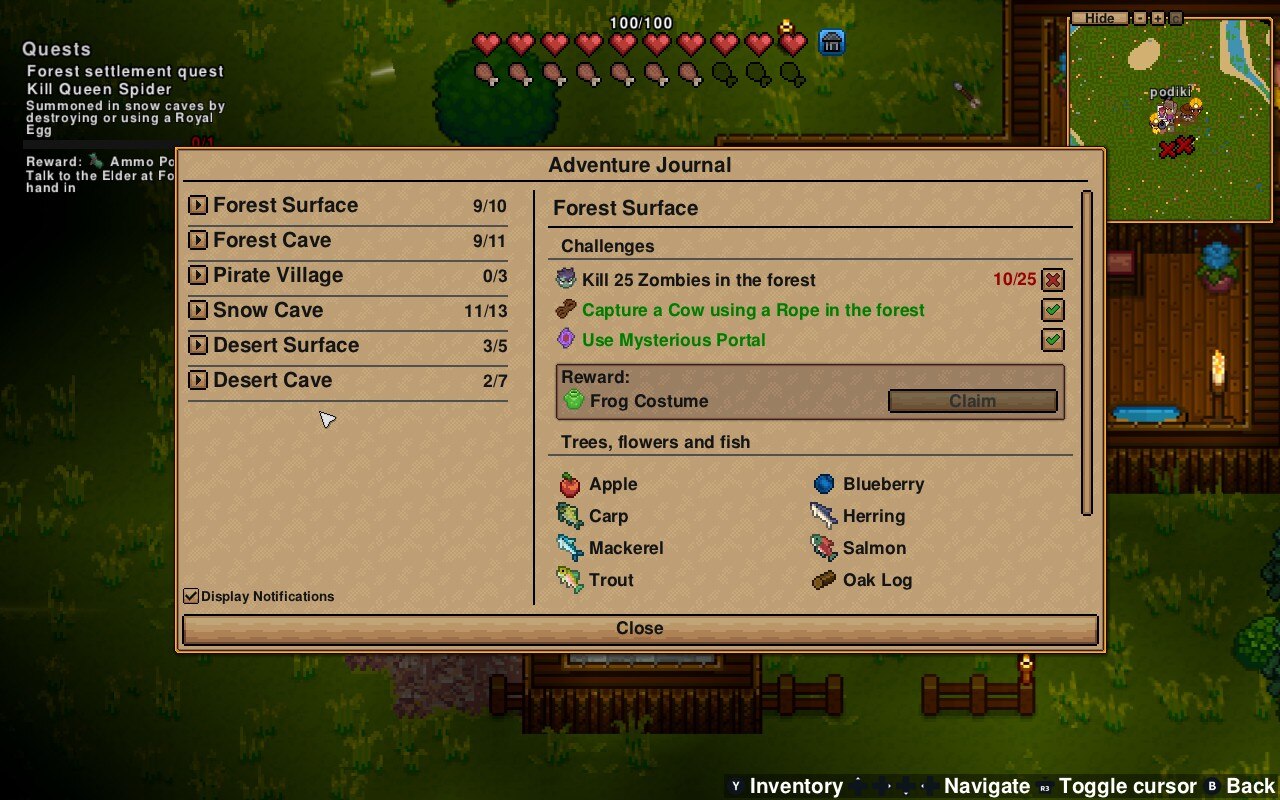Close the Adventure Journal
Viewport: 1280px width, 800px height.
[640, 629]
